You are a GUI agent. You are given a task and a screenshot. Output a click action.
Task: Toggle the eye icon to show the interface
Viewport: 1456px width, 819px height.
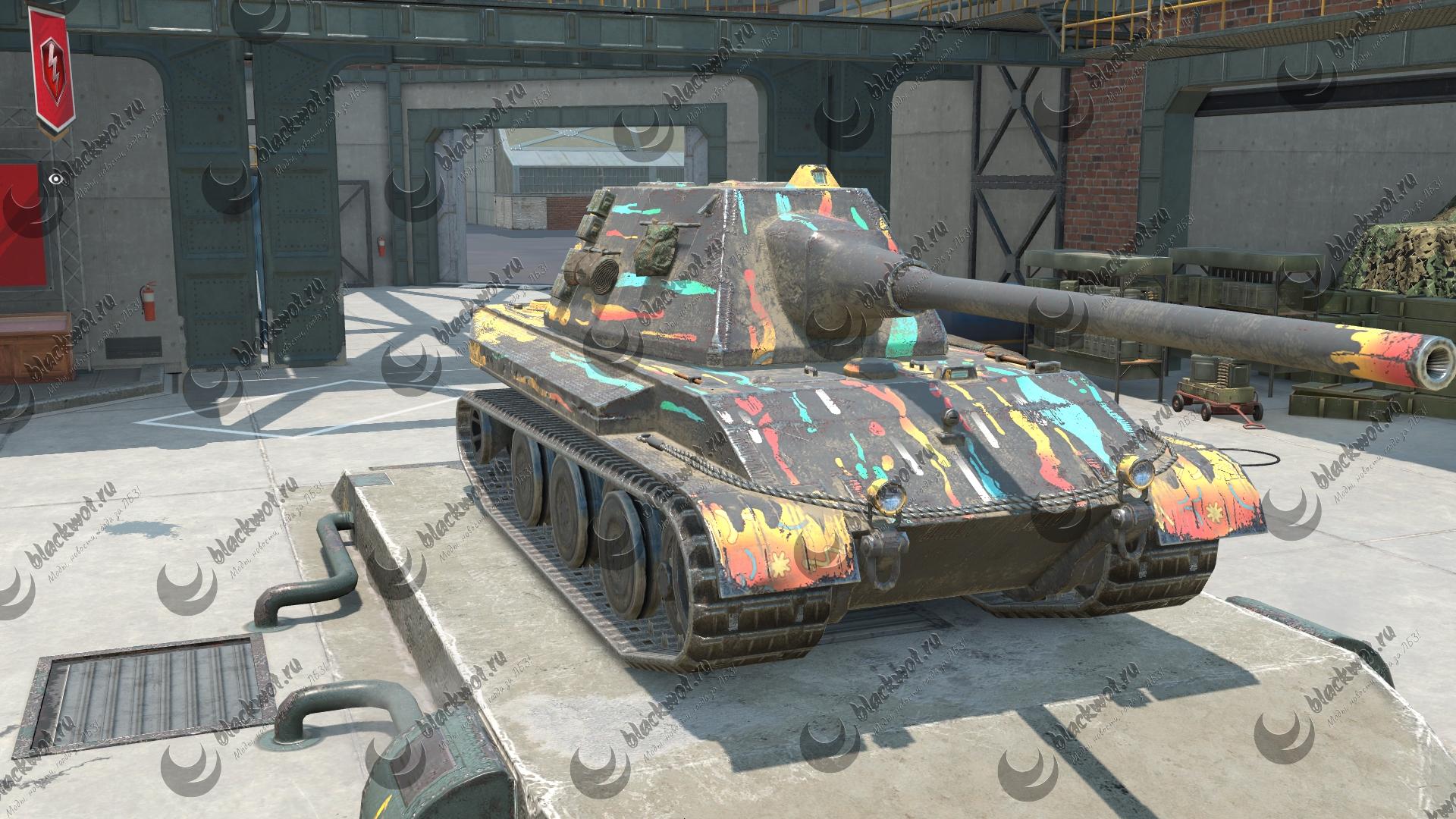(x=55, y=179)
